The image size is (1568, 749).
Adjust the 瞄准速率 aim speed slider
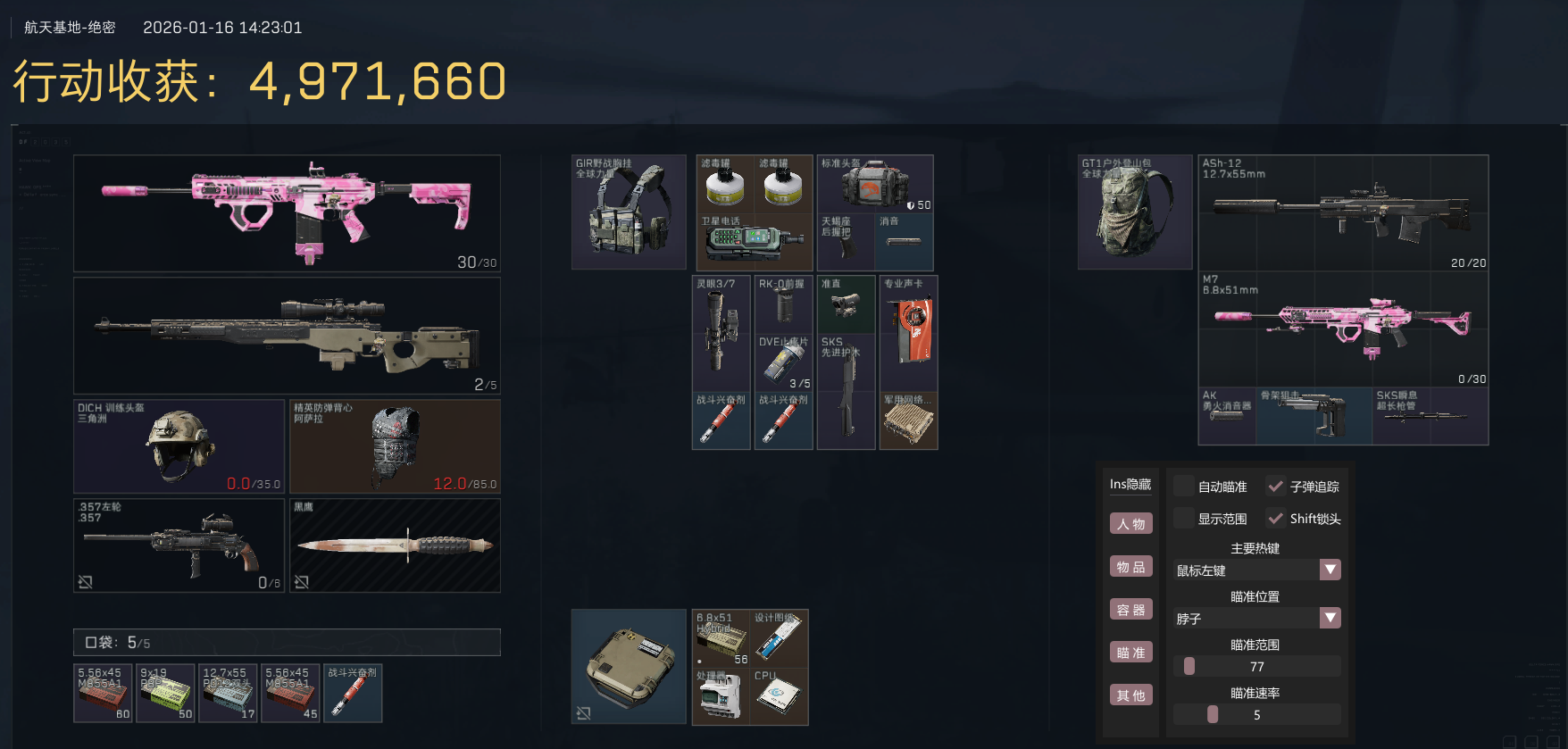pyautogui.click(x=1212, y=714)
